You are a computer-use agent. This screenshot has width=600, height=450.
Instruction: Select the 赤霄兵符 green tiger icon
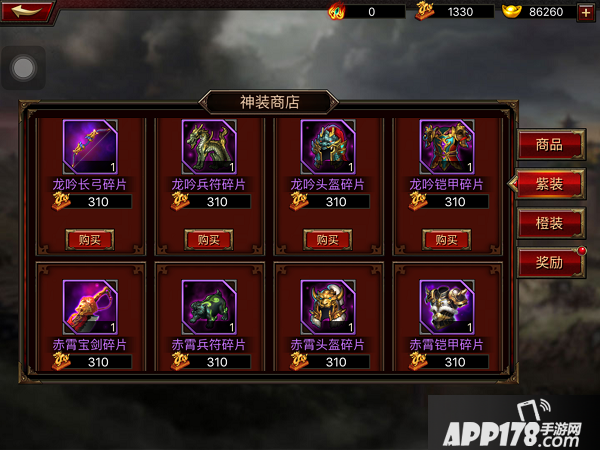[x=209, y=306]
